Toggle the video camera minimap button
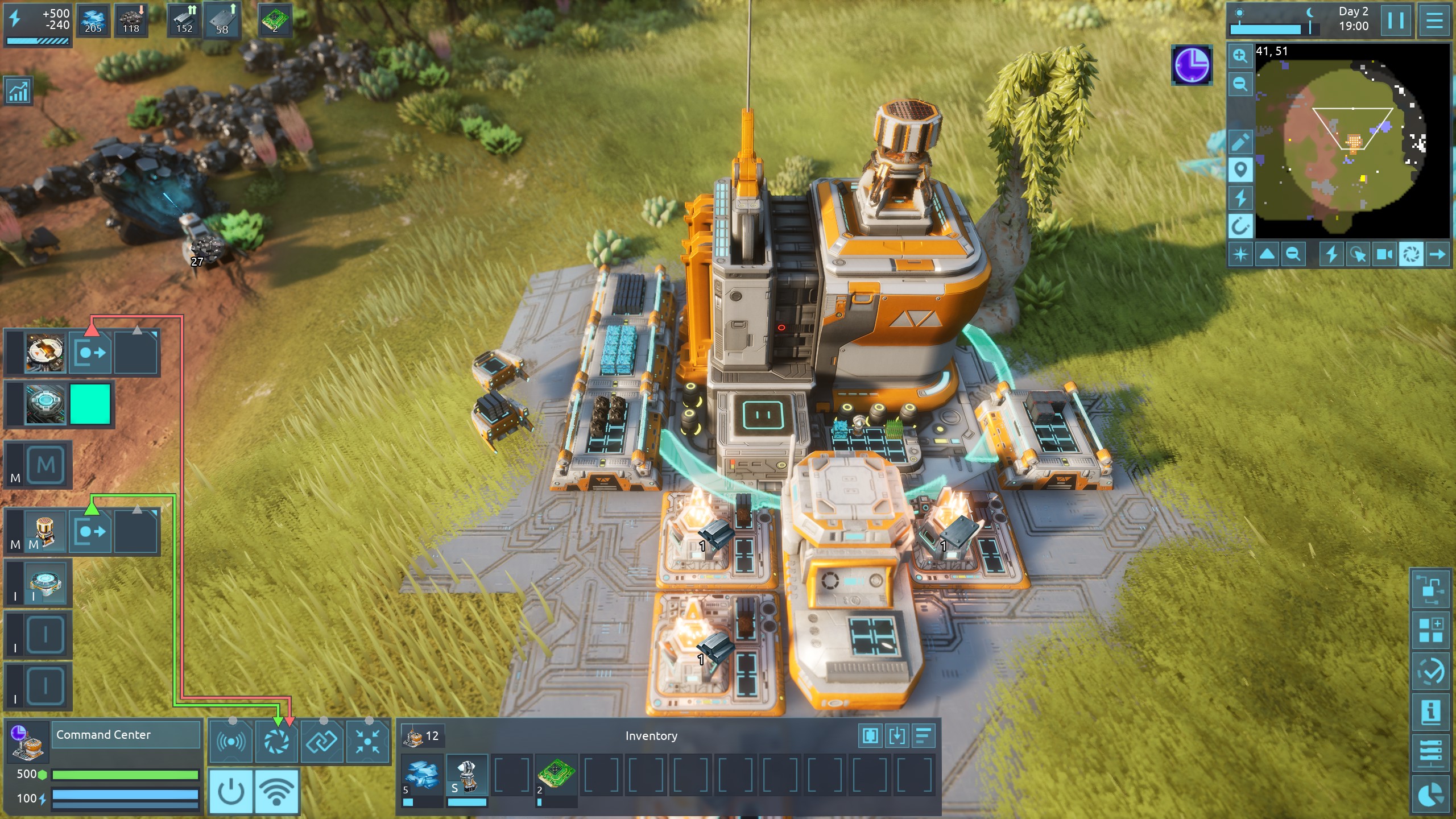Image resolution: width=1456 pixels, height=819 pixels. click(x=1384, y=254)
